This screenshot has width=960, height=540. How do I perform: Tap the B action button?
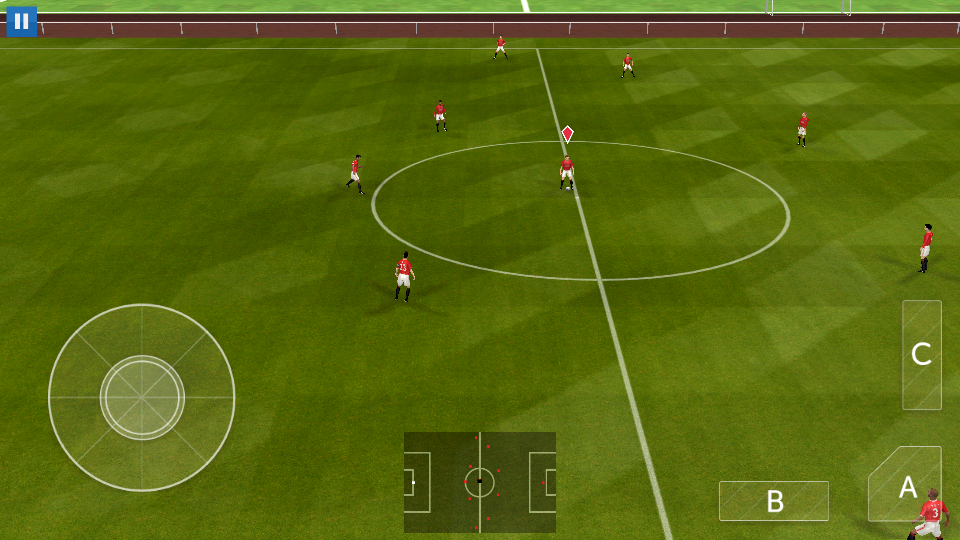click(x=773, y=501)
